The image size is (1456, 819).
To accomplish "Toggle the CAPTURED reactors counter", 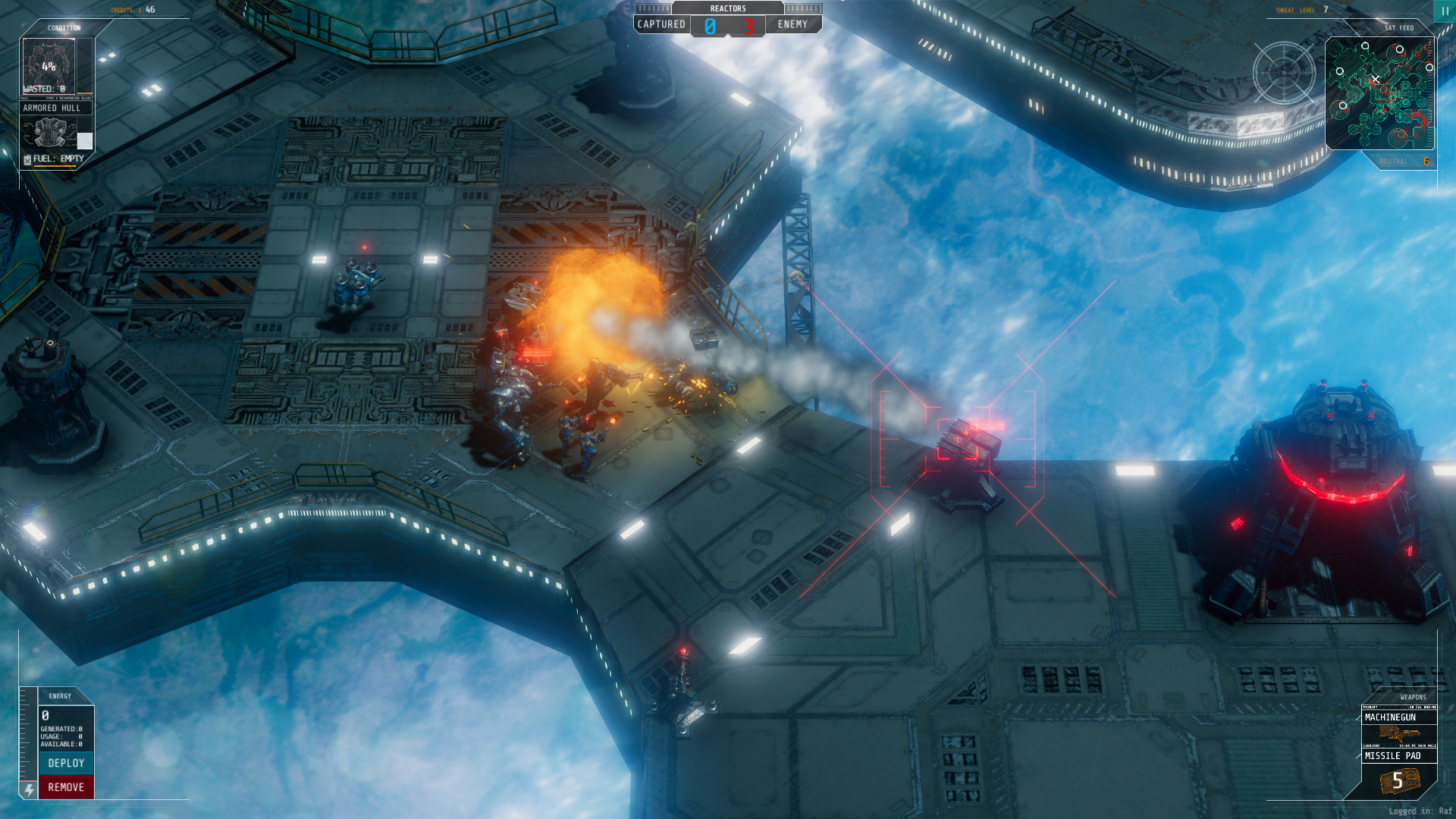I will (x=660, y=24).
